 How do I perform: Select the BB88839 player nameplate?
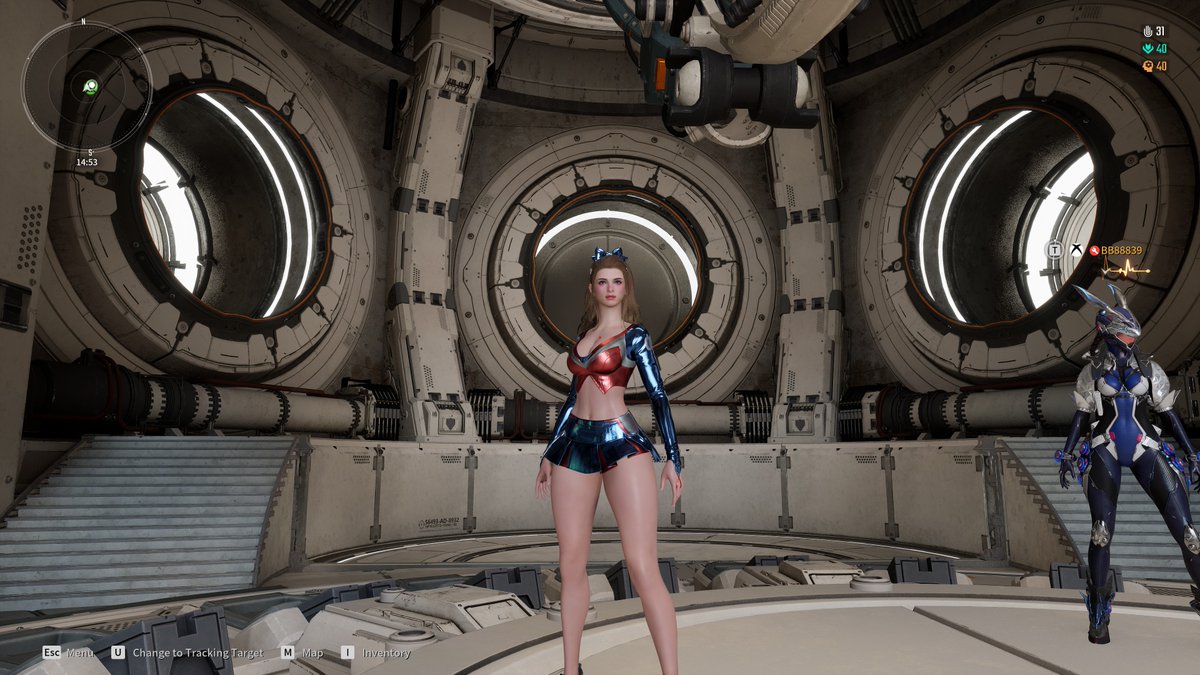(1121, 250)
